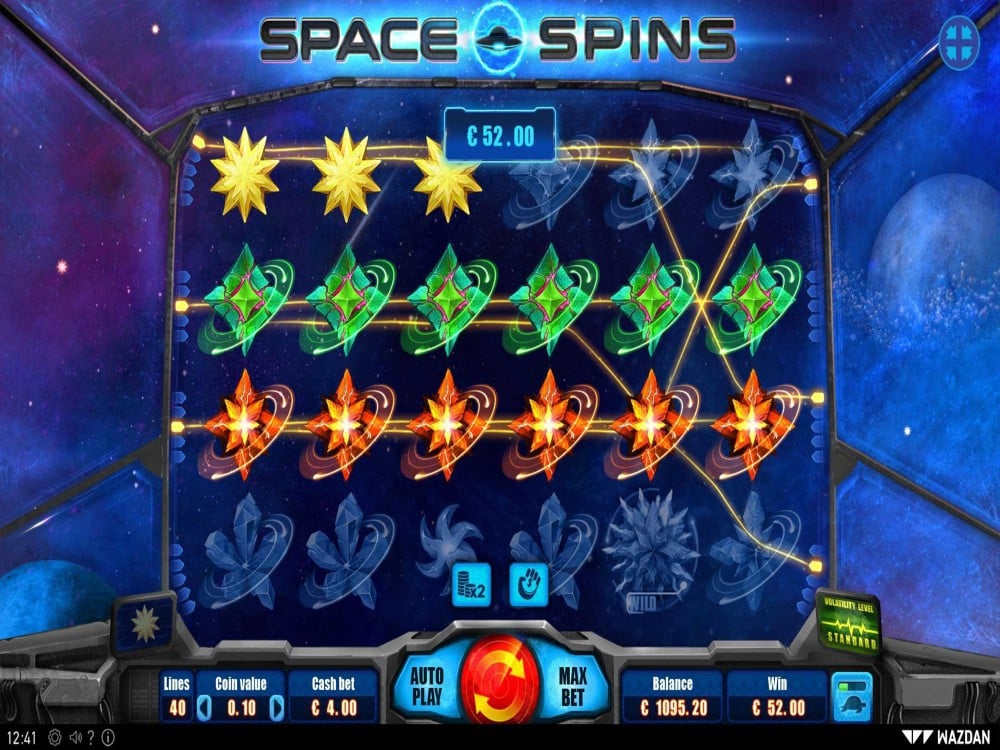Open the question mark help
Image resolution: width=1000 pixels, height=750 pixels.
90,739
